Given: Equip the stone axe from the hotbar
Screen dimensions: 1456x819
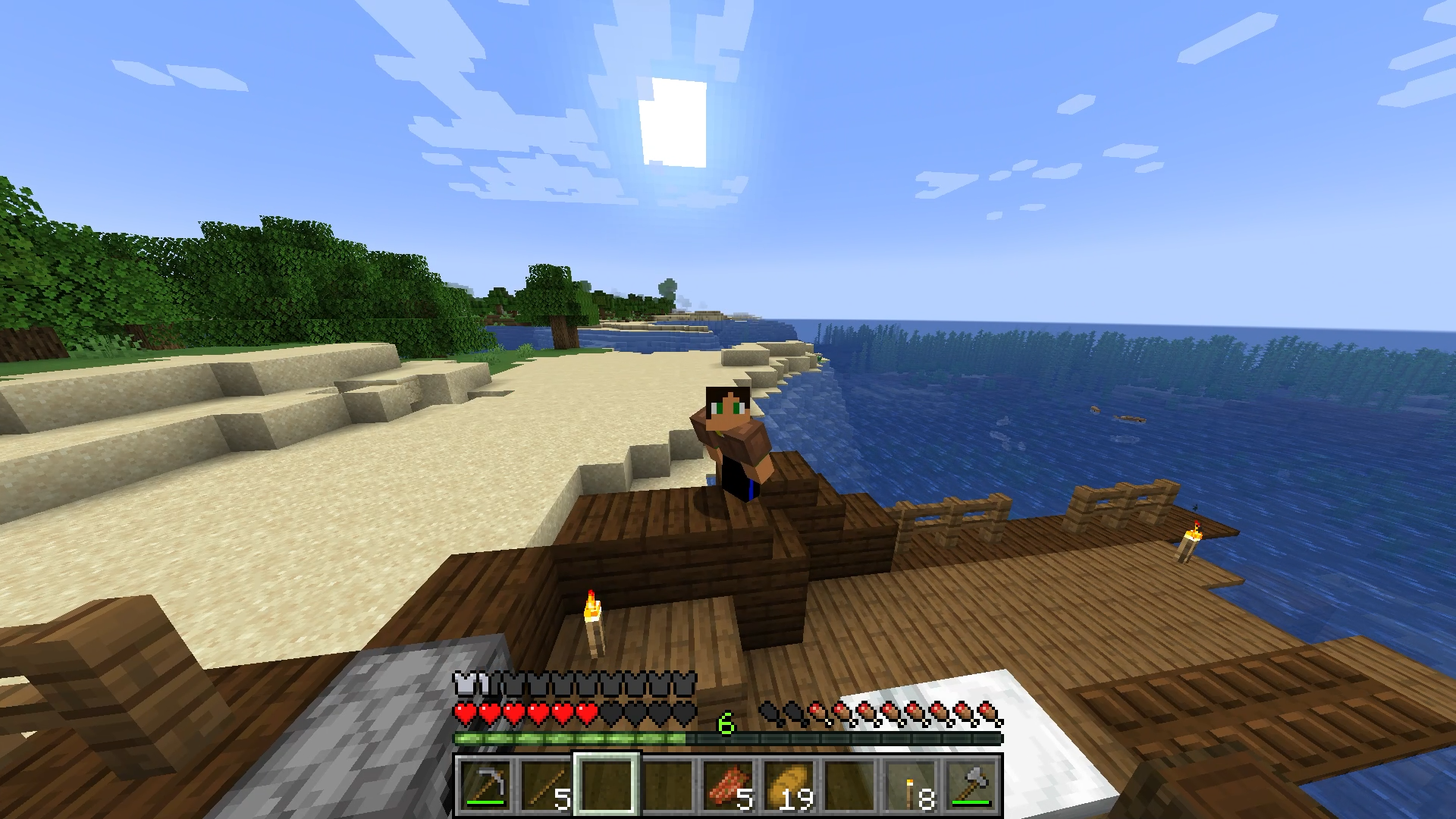Looking at the screenshot, I should pos(971,785).
